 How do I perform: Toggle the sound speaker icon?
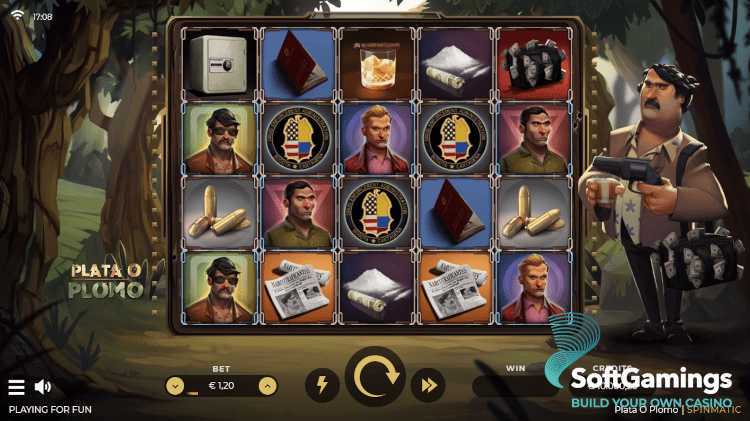pos(43,387)
